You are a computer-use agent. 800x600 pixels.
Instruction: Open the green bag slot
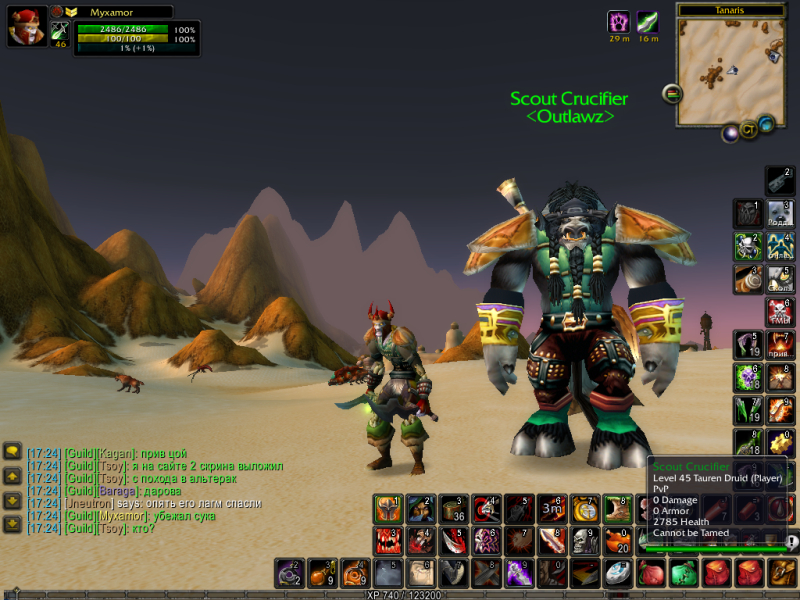[683, 573]
